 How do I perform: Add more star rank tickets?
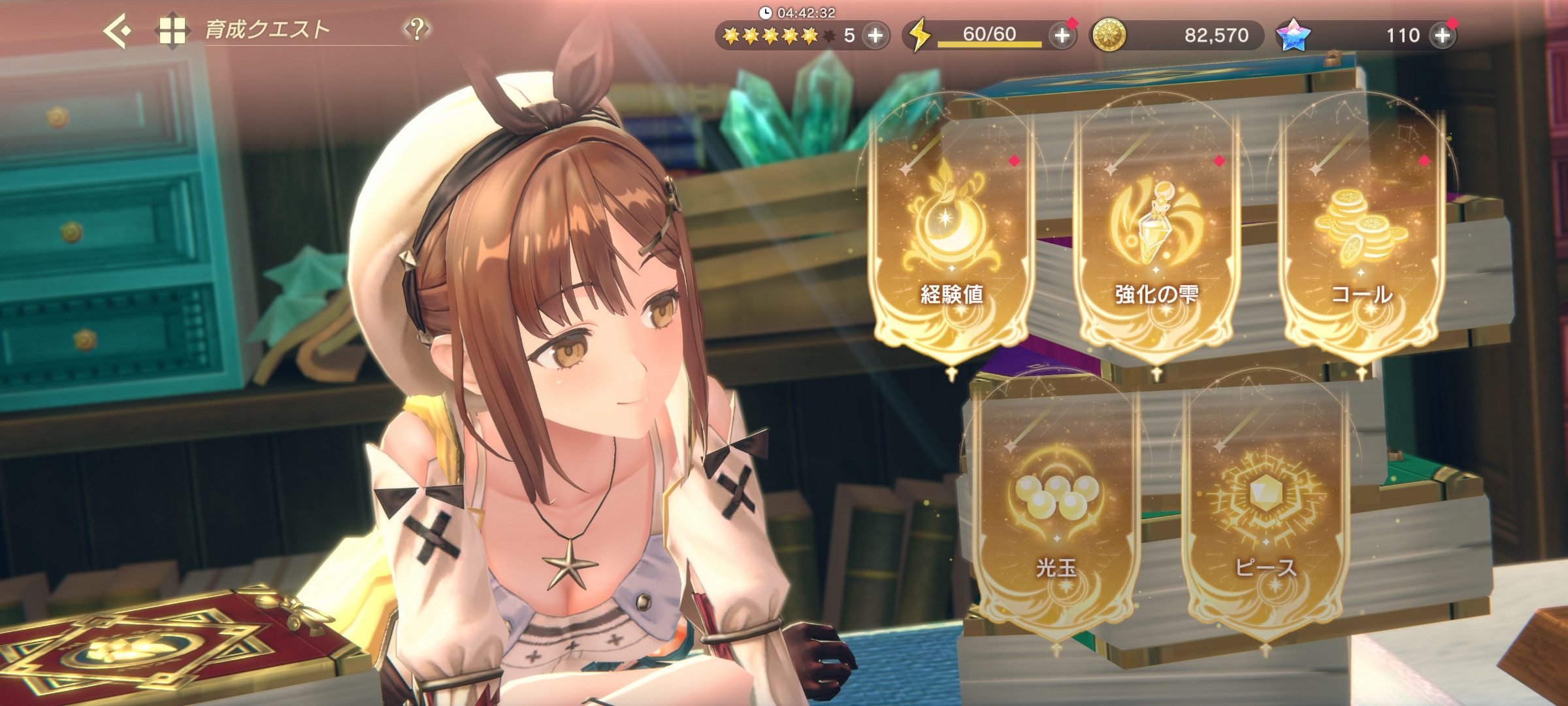(x=875, y=35)
